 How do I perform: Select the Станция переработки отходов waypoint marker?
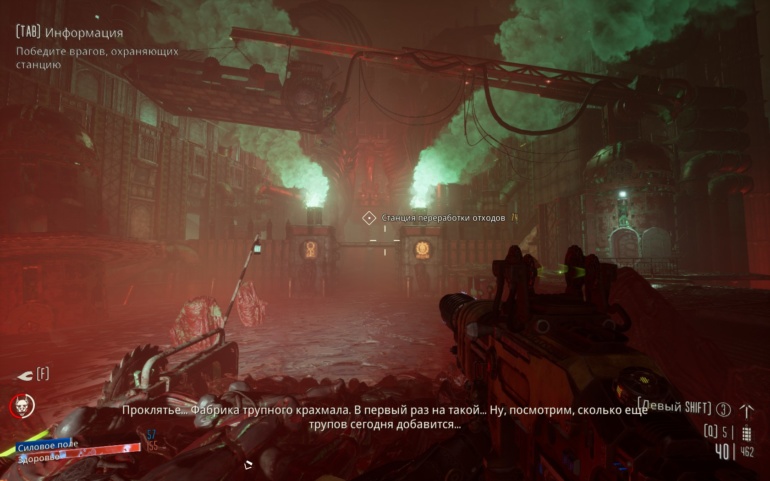tap(369, 217)
